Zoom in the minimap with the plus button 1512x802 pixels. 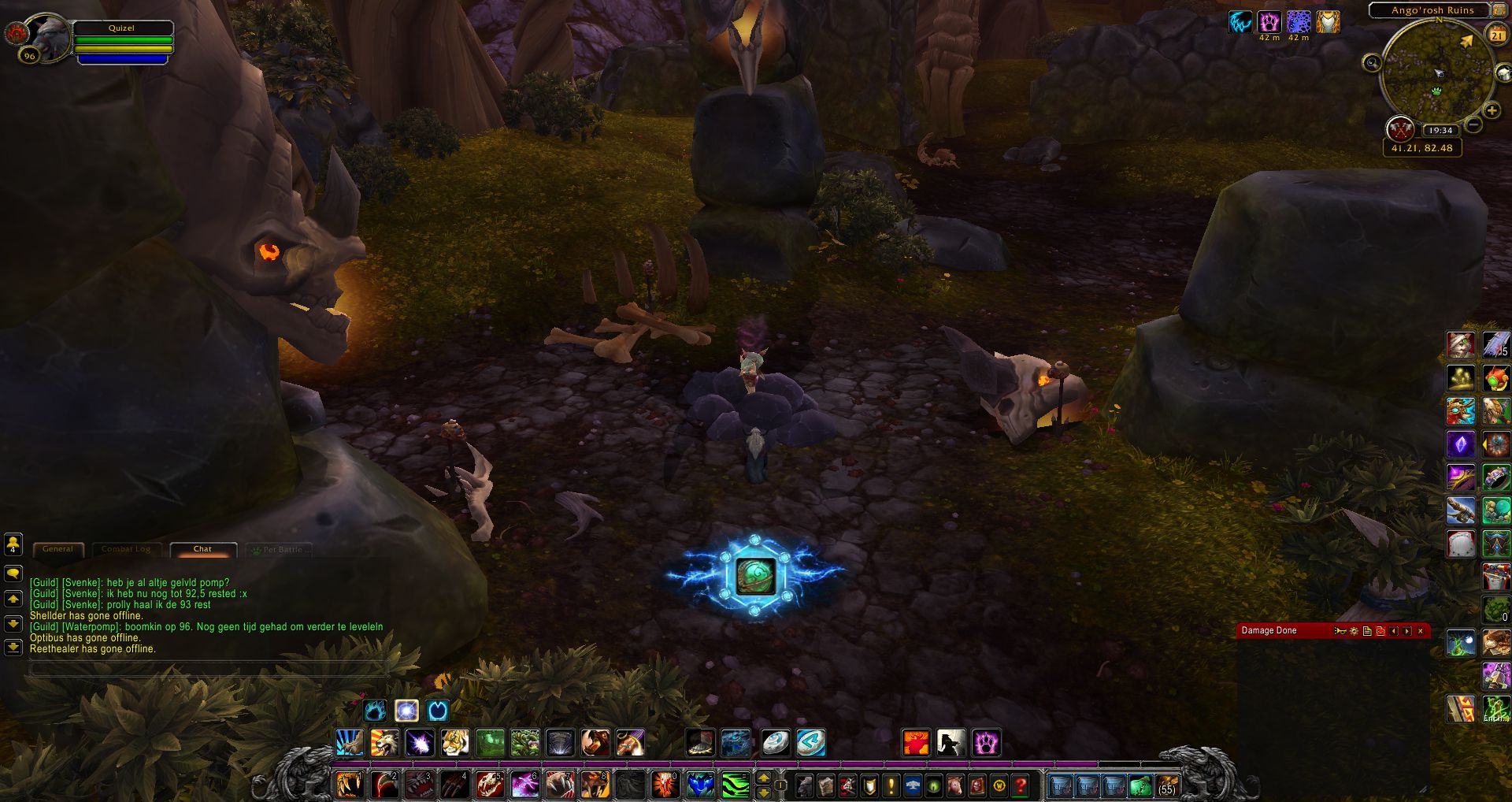coord(1491,111)
